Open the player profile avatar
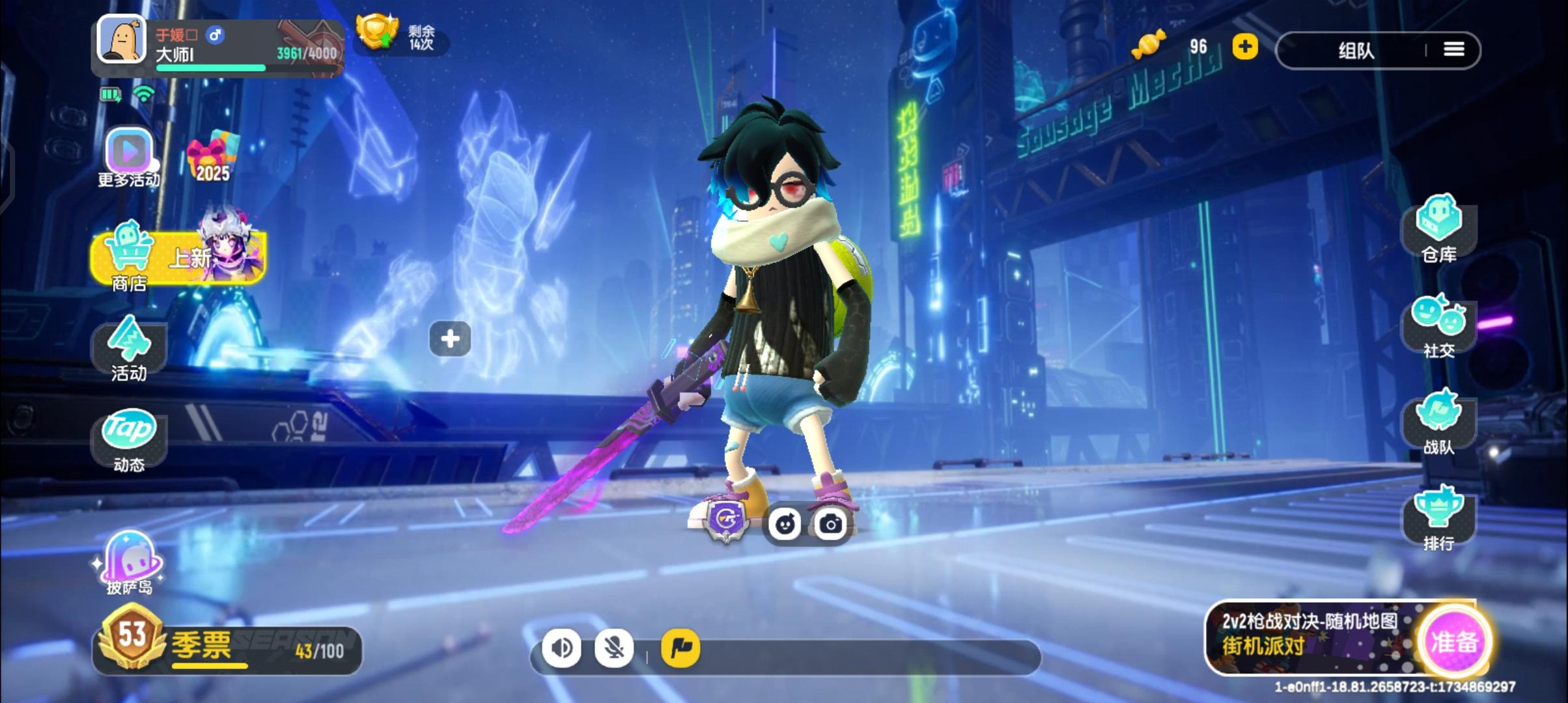Screen dimensions: 1568x703 [122, 39]
